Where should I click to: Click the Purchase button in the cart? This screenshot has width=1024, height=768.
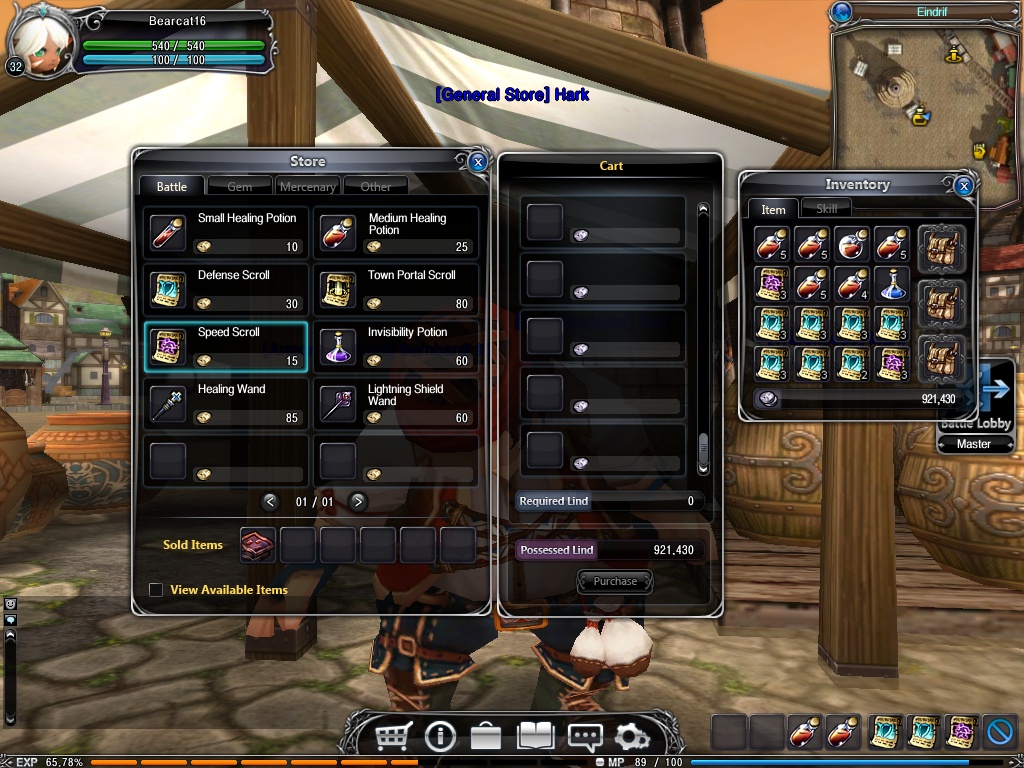[x=615, y=581]
